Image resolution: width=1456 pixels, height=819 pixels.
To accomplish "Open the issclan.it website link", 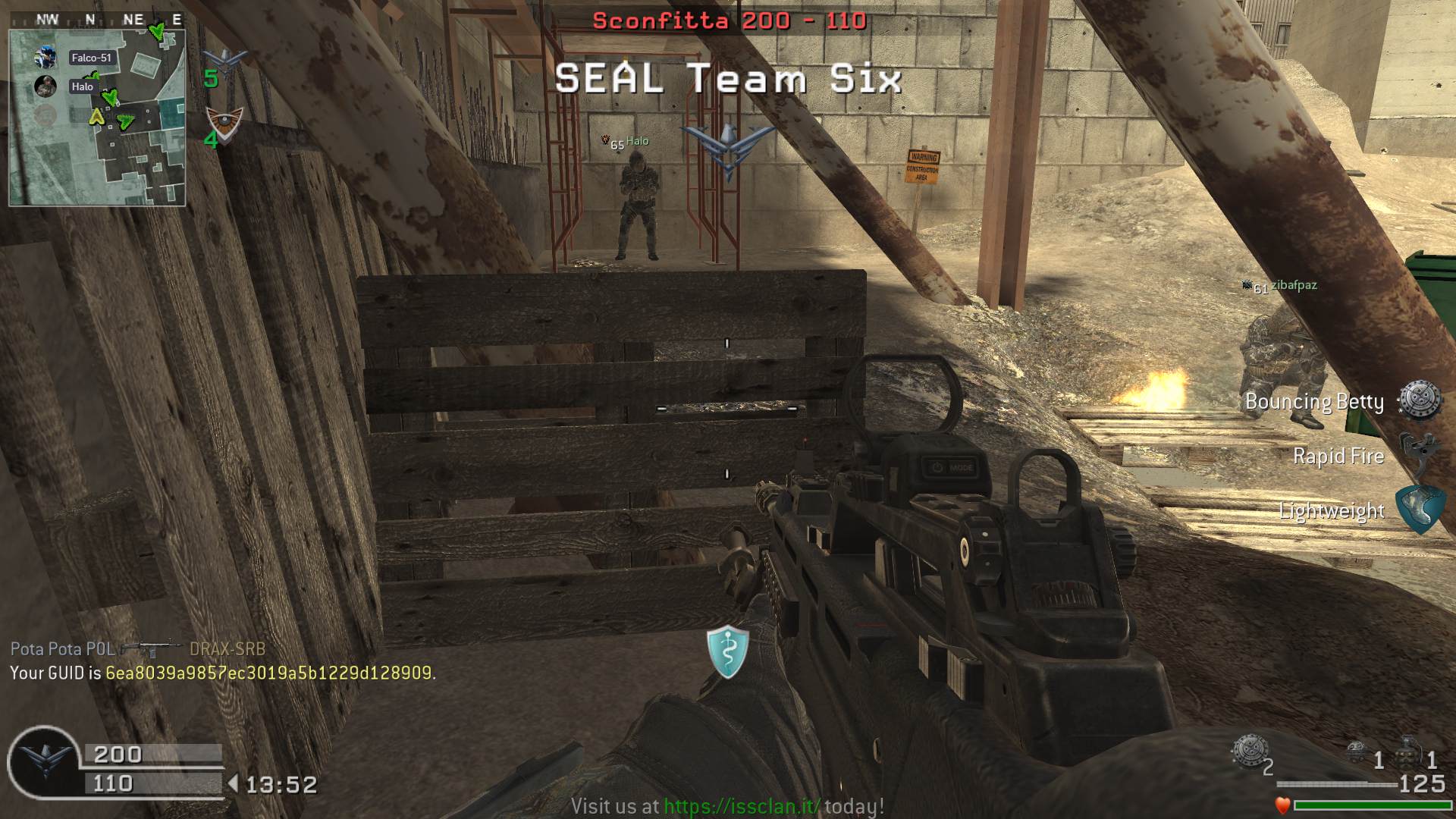I will coord(741,805).
